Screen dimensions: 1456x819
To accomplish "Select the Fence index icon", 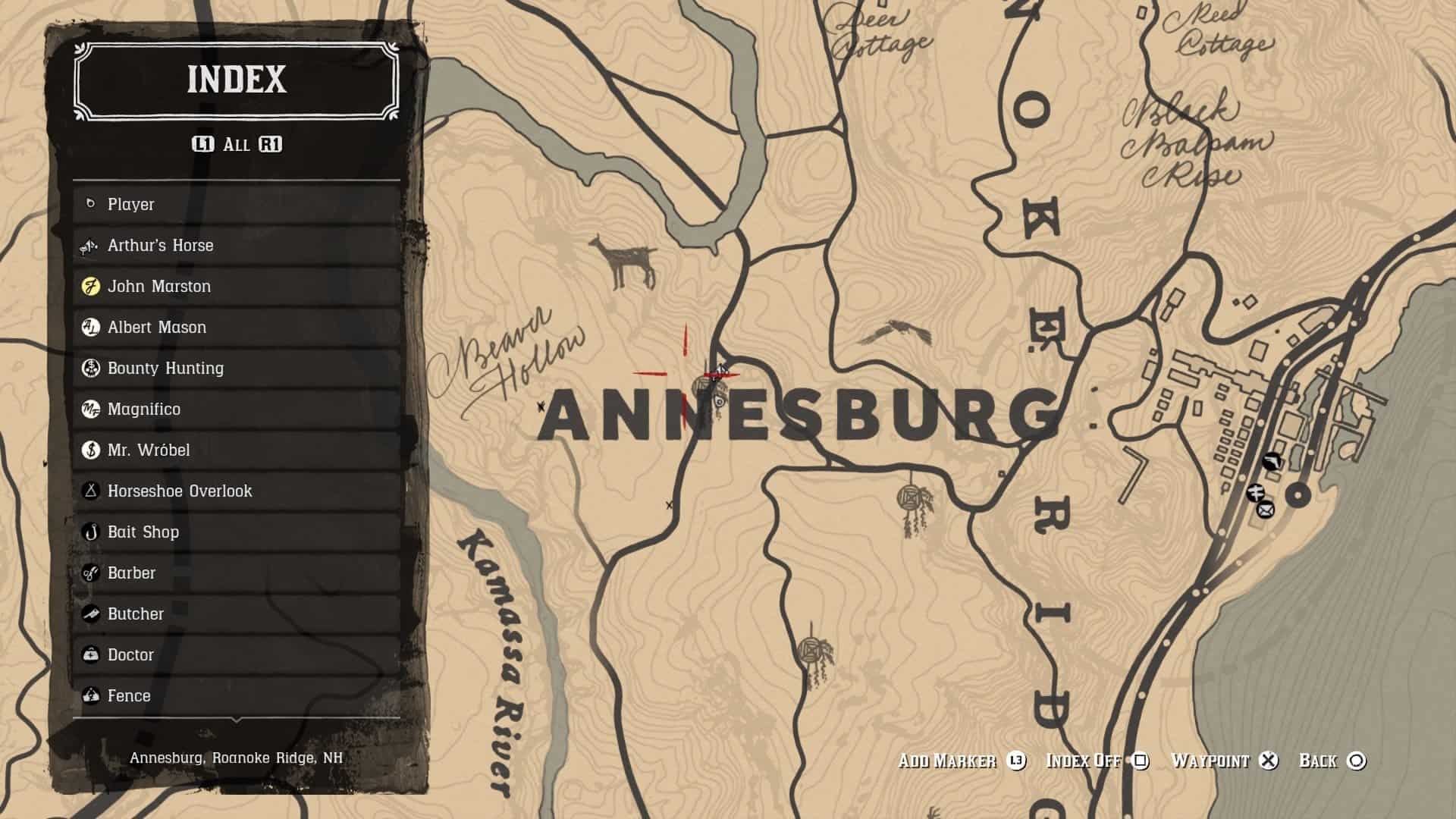I will pyautogui.click(x=89, y=695).
